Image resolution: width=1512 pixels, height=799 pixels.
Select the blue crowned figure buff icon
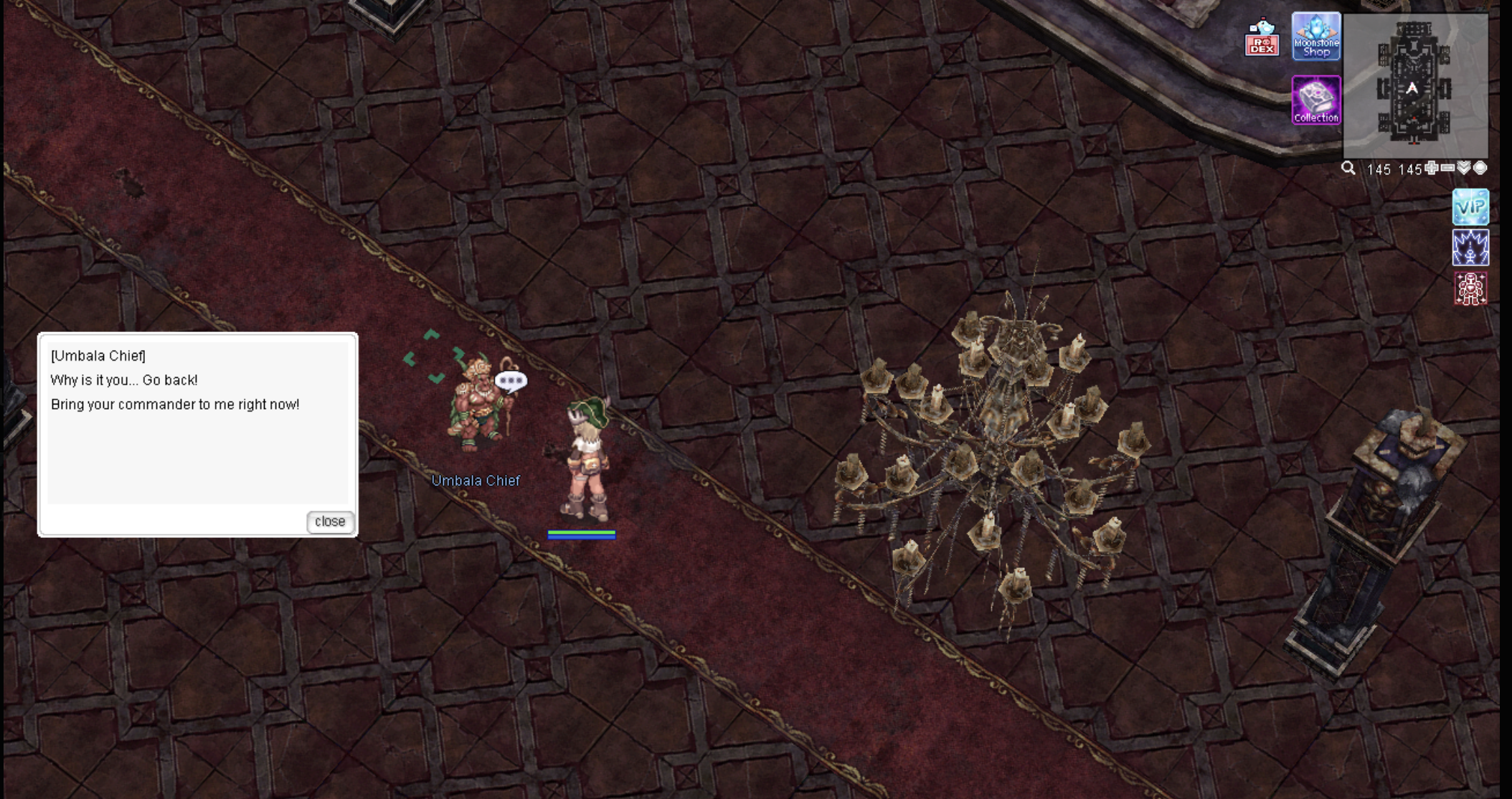point(1470,247)
